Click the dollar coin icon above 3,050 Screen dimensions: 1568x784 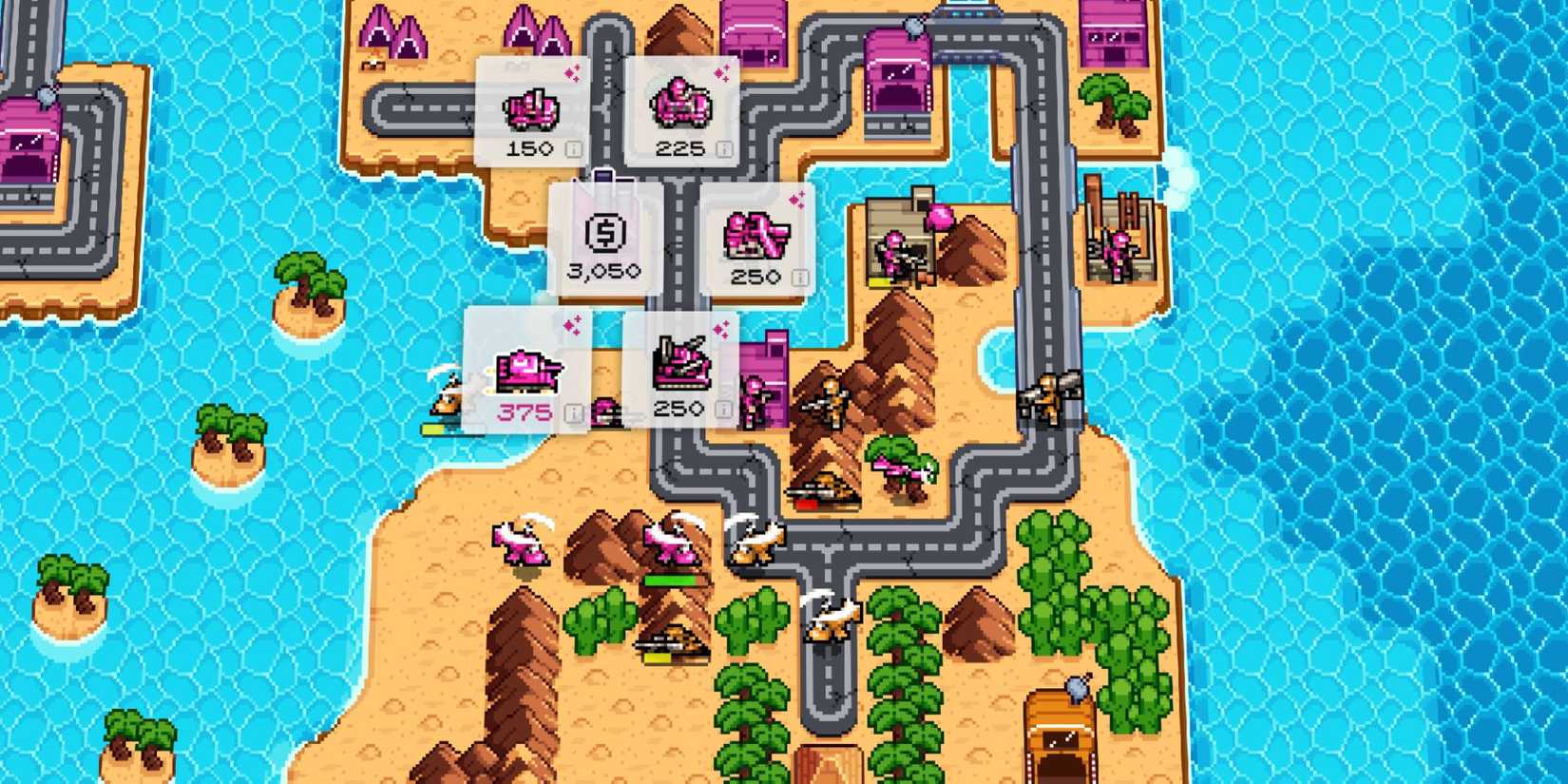pos(605,232)
